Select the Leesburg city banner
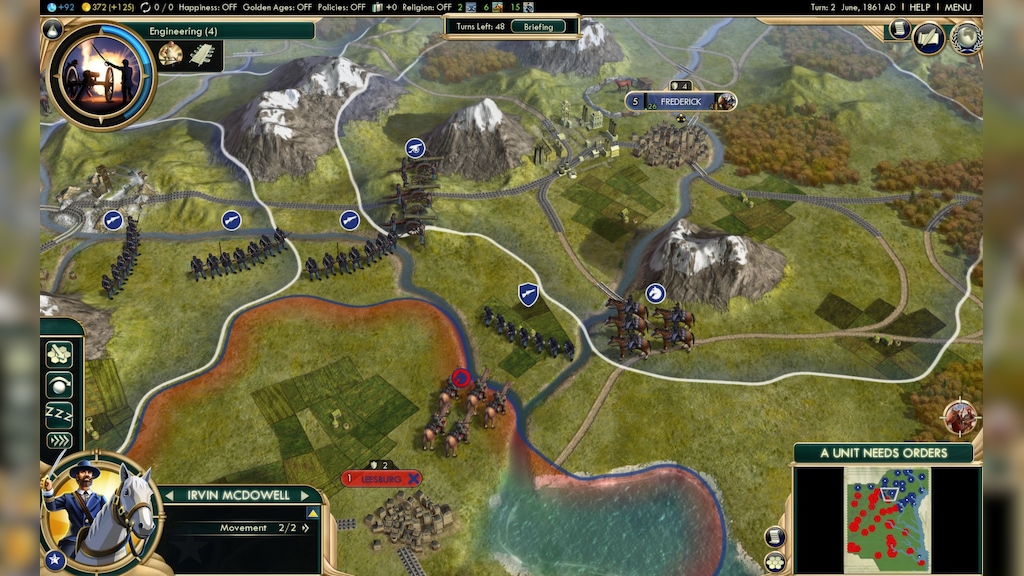The height and width of the screenshot is (576, 1024). [381, 479]
